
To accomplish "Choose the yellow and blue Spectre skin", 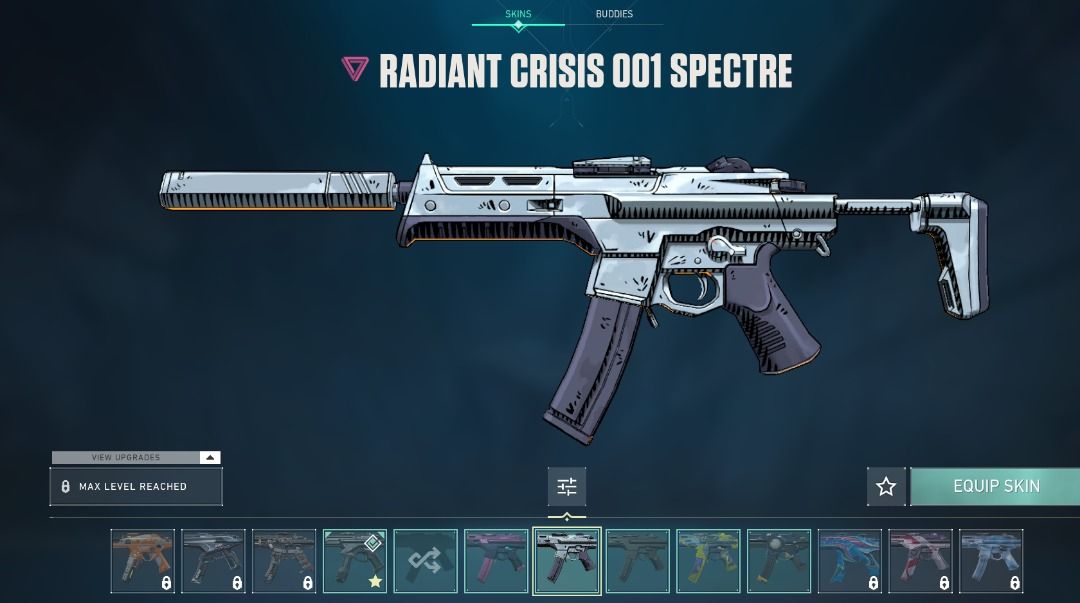I will click(708, 561).
